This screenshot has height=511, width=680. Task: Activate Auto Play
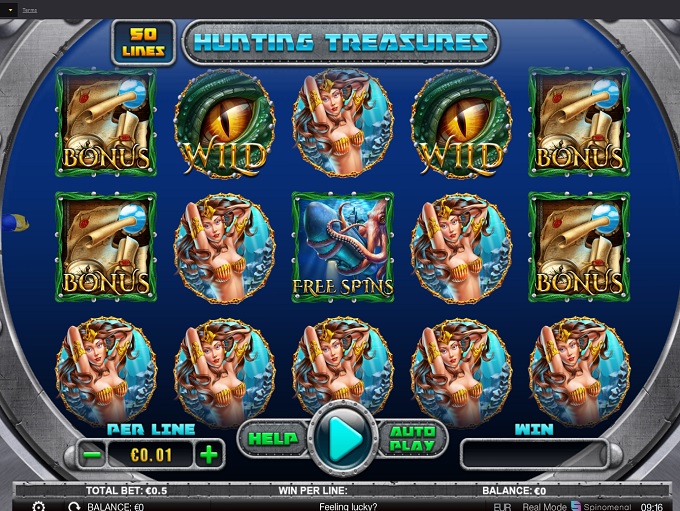click(412, 439)
